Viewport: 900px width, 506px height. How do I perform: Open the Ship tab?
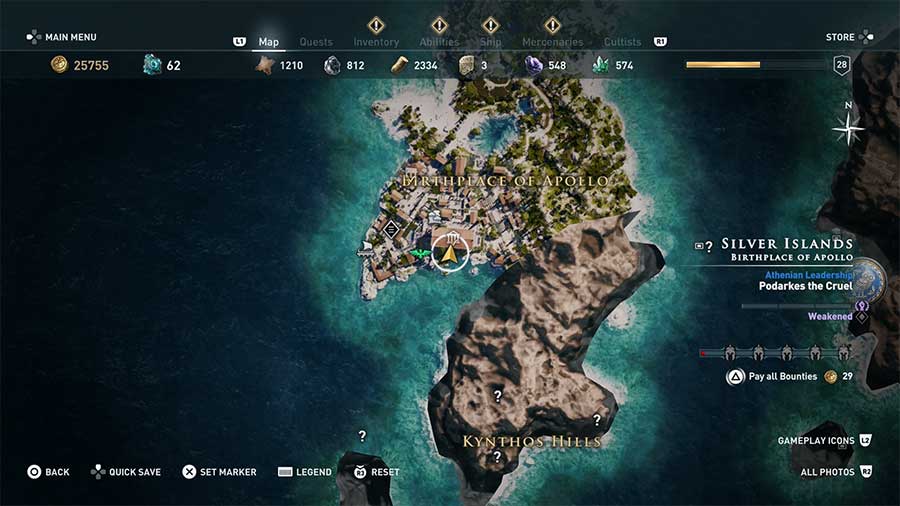(x=490, y=42)
